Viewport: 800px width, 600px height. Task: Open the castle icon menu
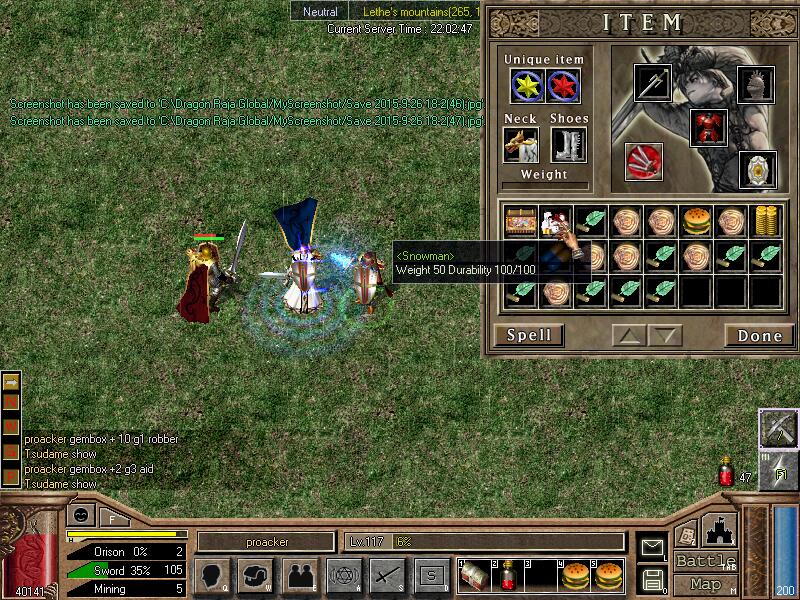[721, 528]
